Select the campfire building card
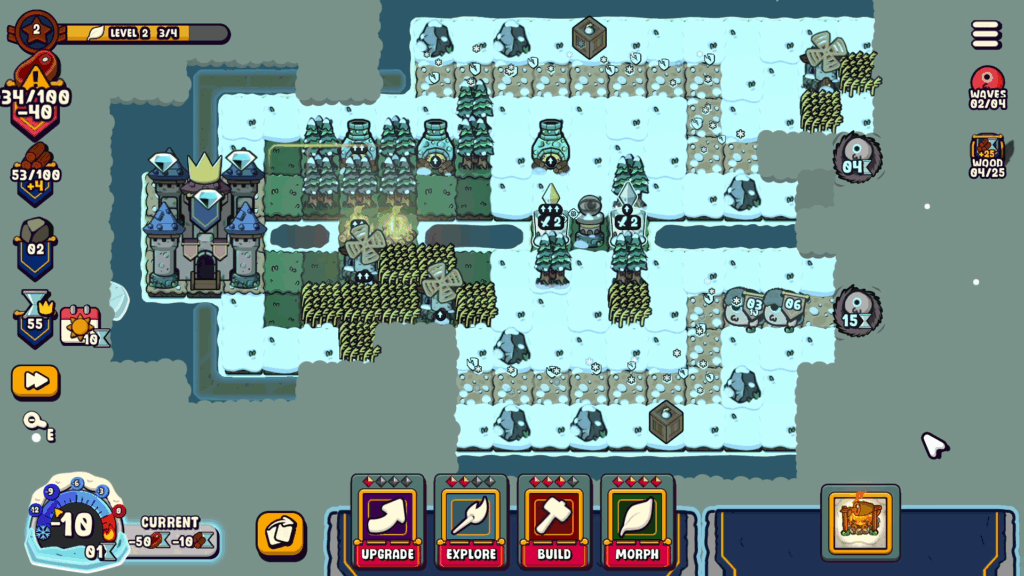This screenshot has width=1024, height=576. coord(860,522)
